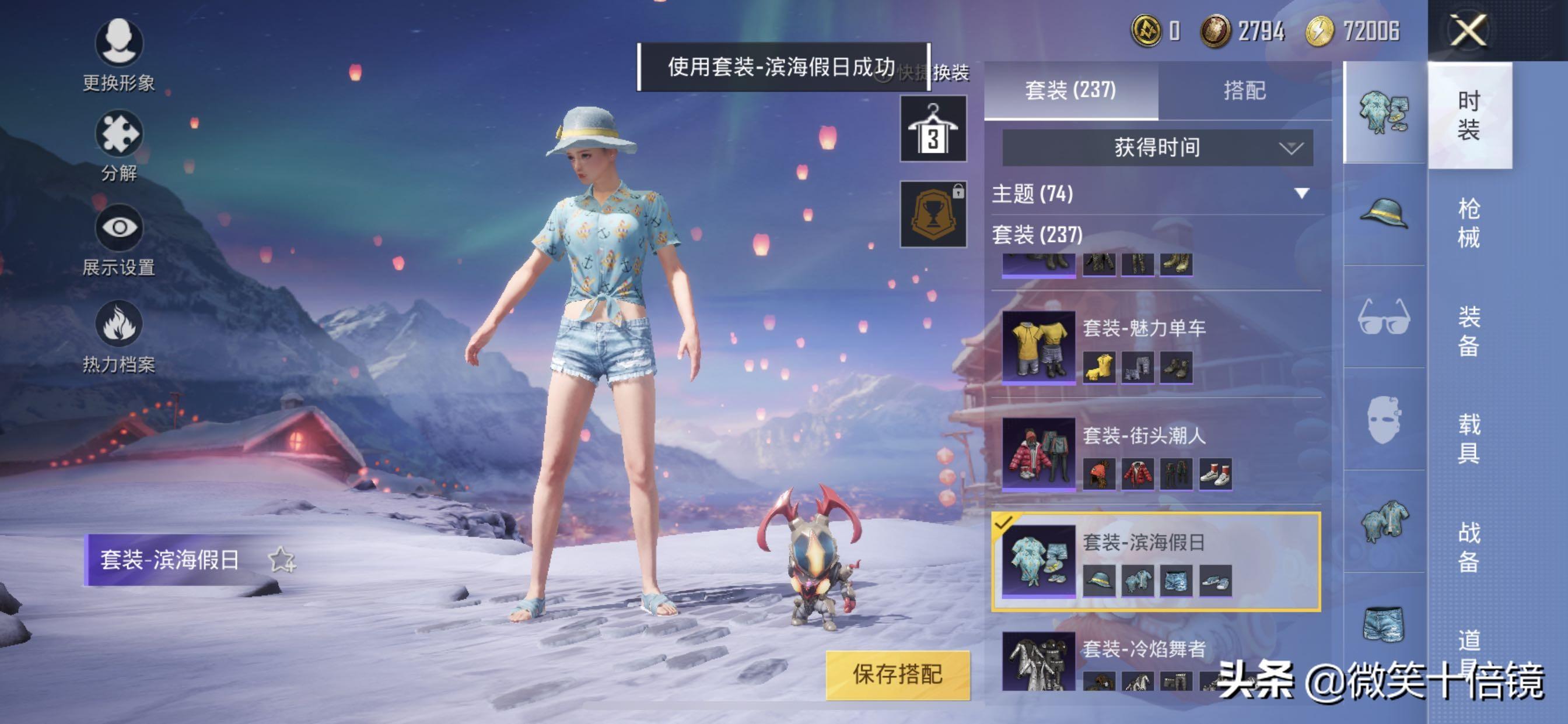Switch to the 载具 vehicles category

(1468, 438)
